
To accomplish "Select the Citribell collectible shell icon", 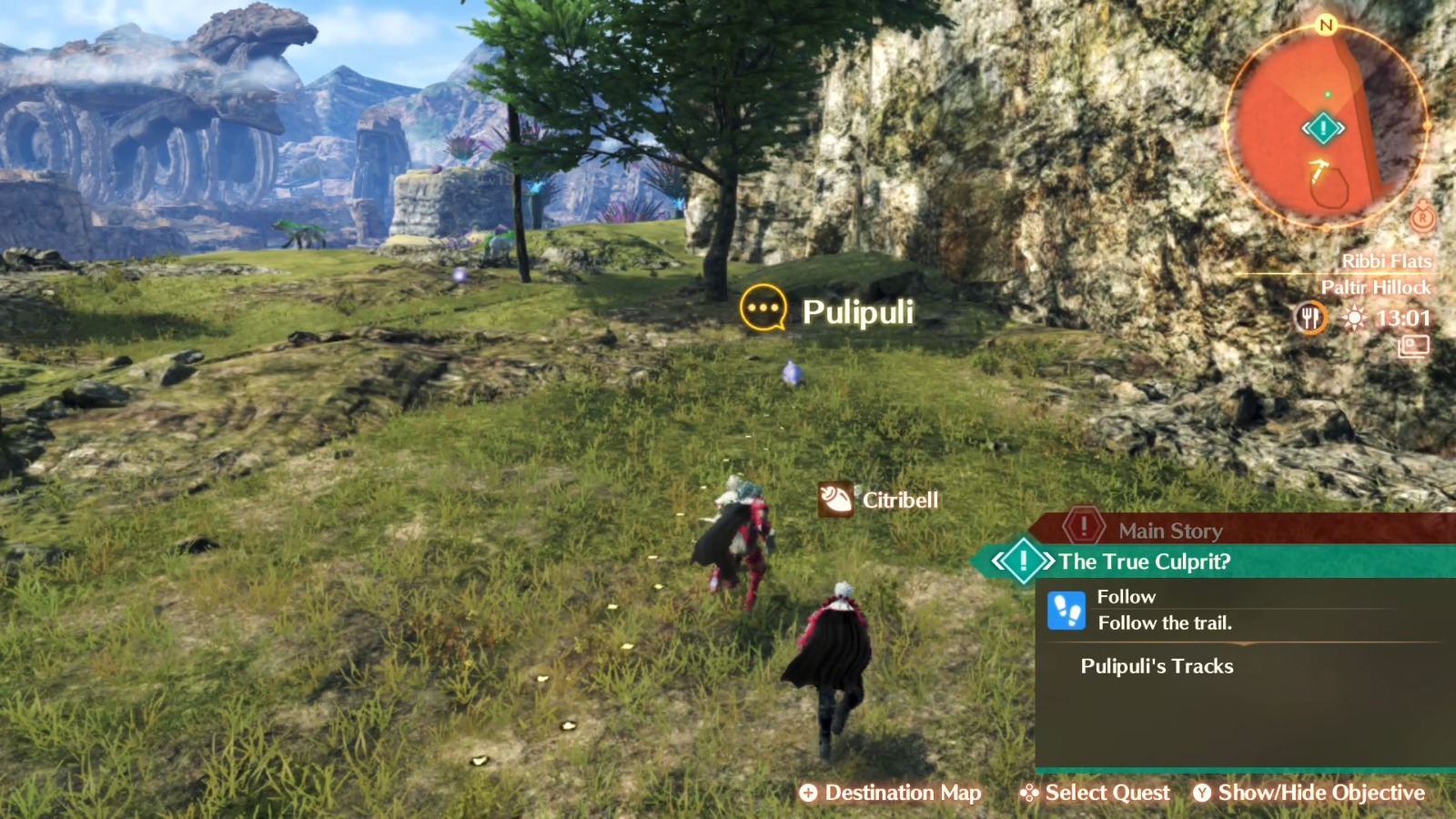I will pyautogui.click(x=838, y=500).
